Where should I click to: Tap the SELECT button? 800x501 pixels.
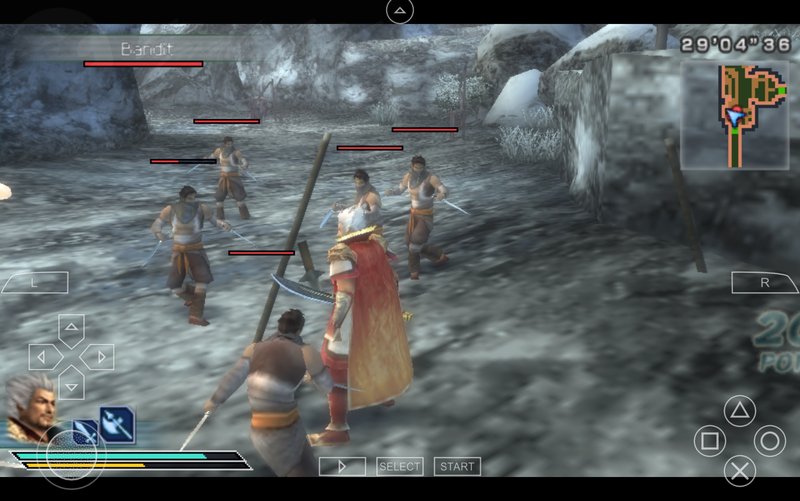tap(400, 466)
